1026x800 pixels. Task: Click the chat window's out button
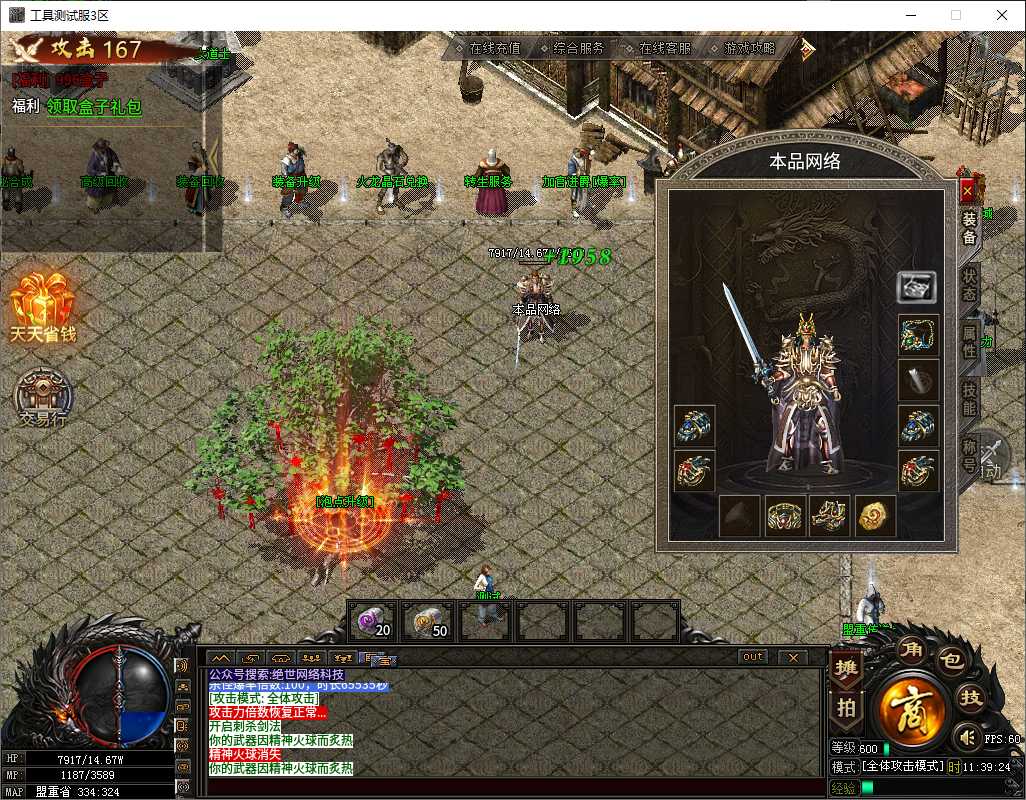point(753,657)
